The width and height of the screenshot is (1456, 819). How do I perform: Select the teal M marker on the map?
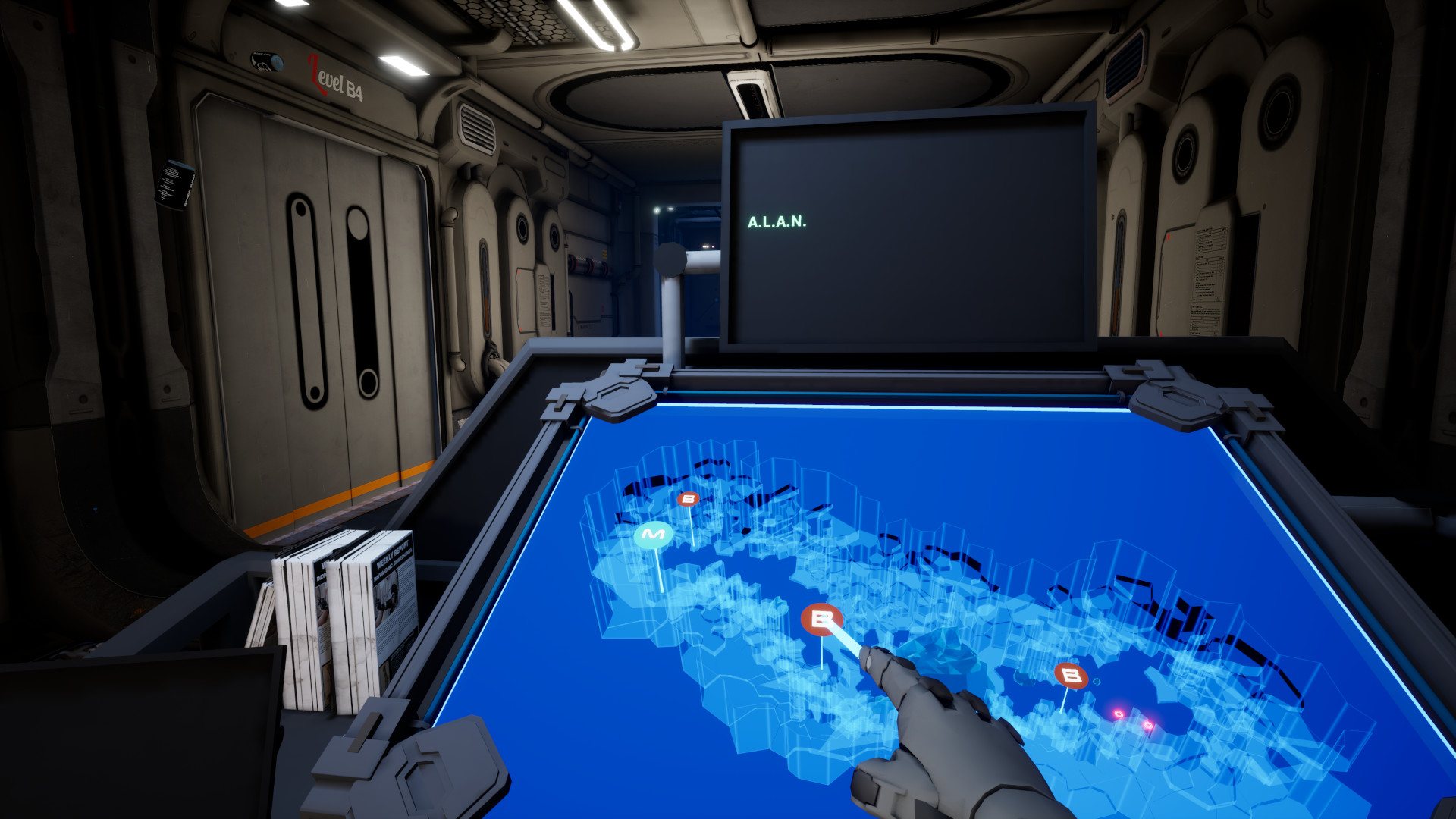click(x=653, y=535)
